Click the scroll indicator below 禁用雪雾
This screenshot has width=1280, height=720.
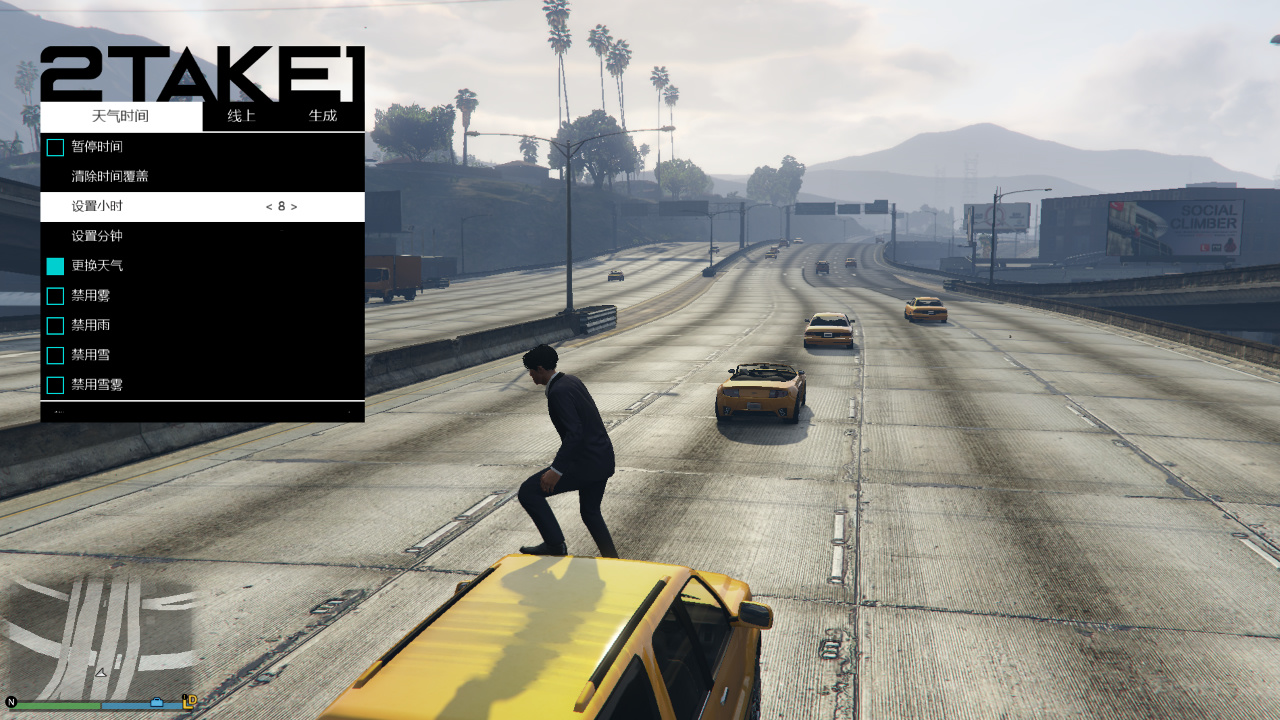click(200, 412)
